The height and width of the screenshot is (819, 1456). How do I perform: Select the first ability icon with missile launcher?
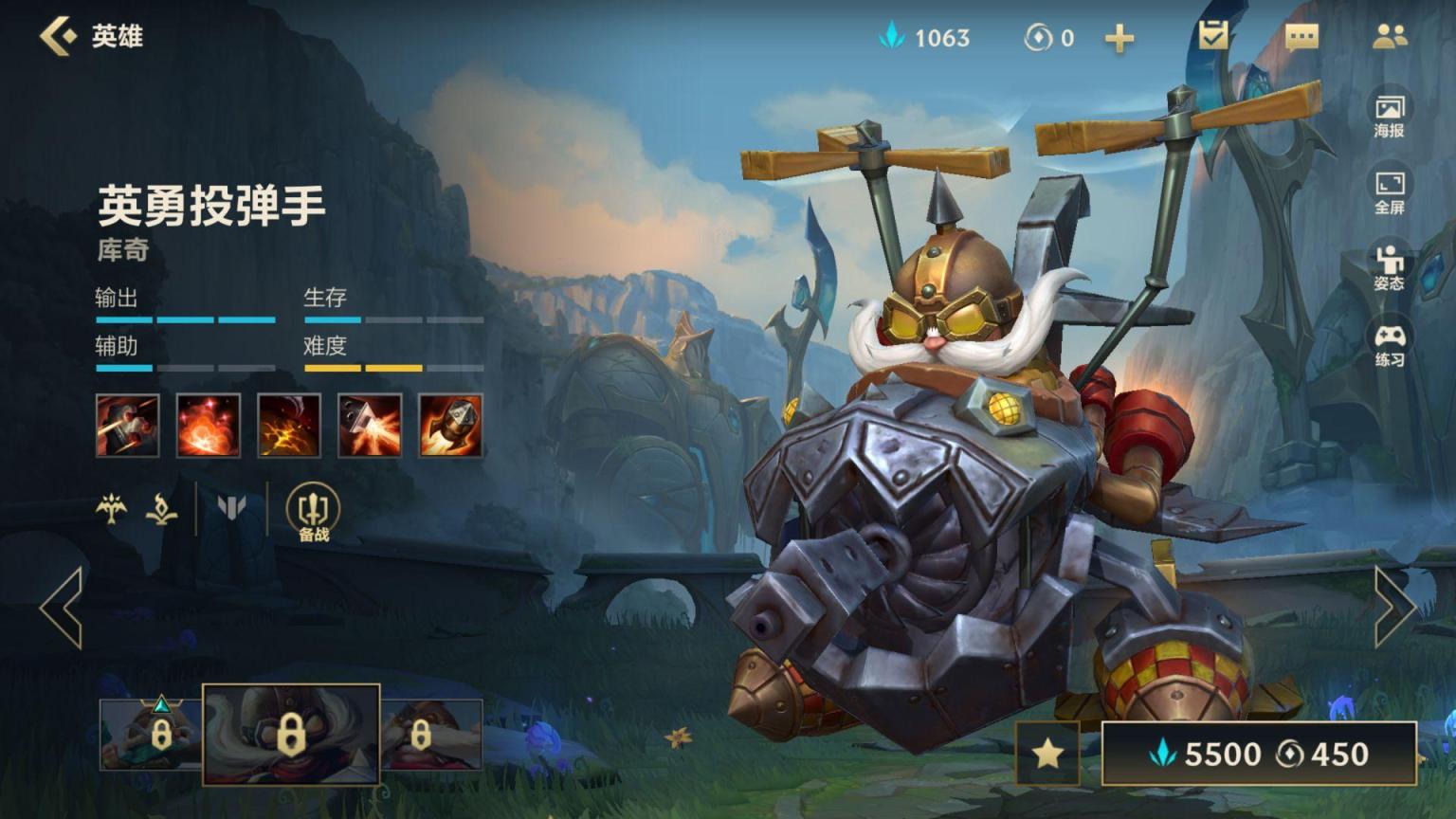127,426
